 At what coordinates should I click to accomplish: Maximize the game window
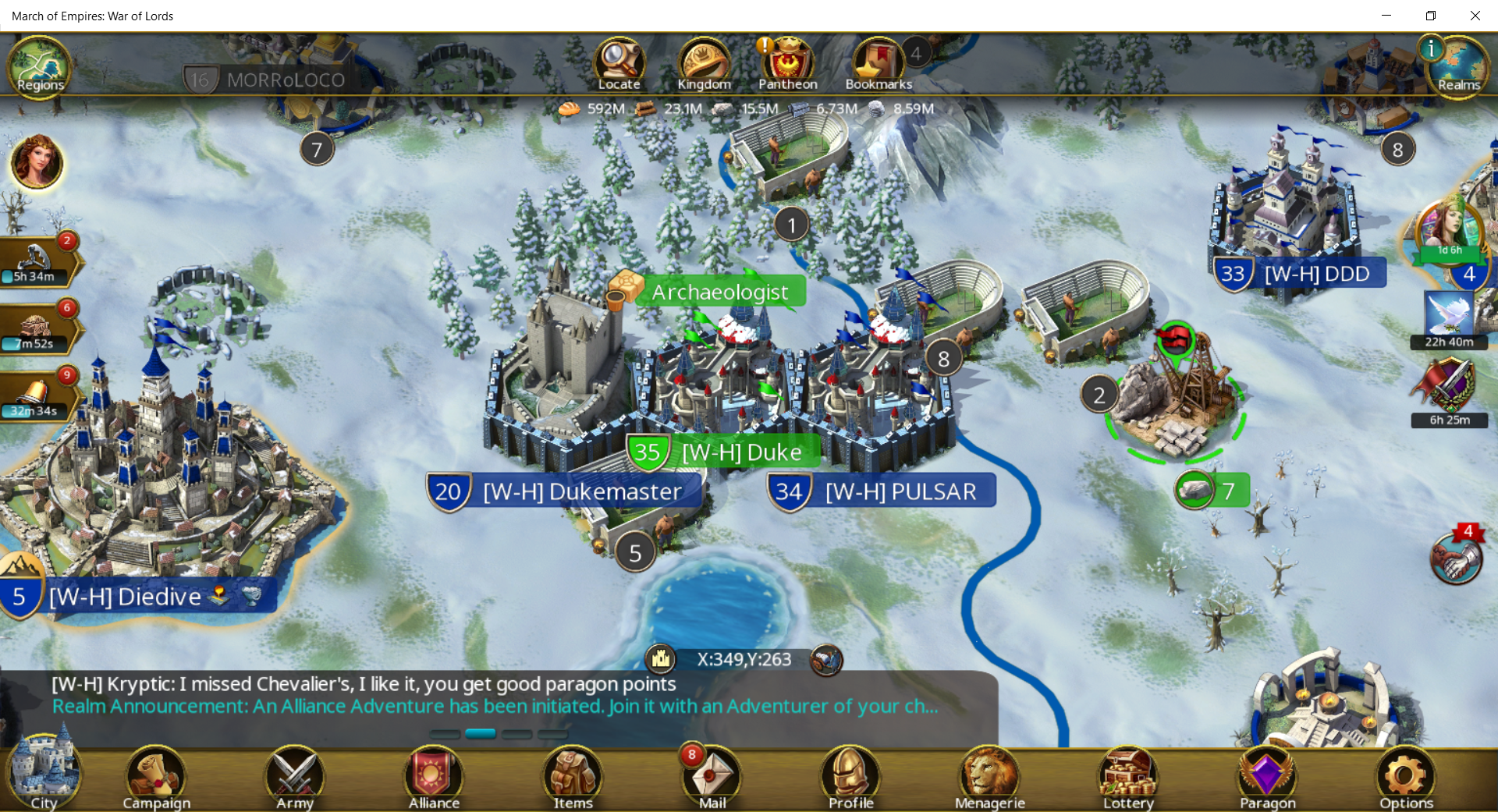coord(1431,16)
